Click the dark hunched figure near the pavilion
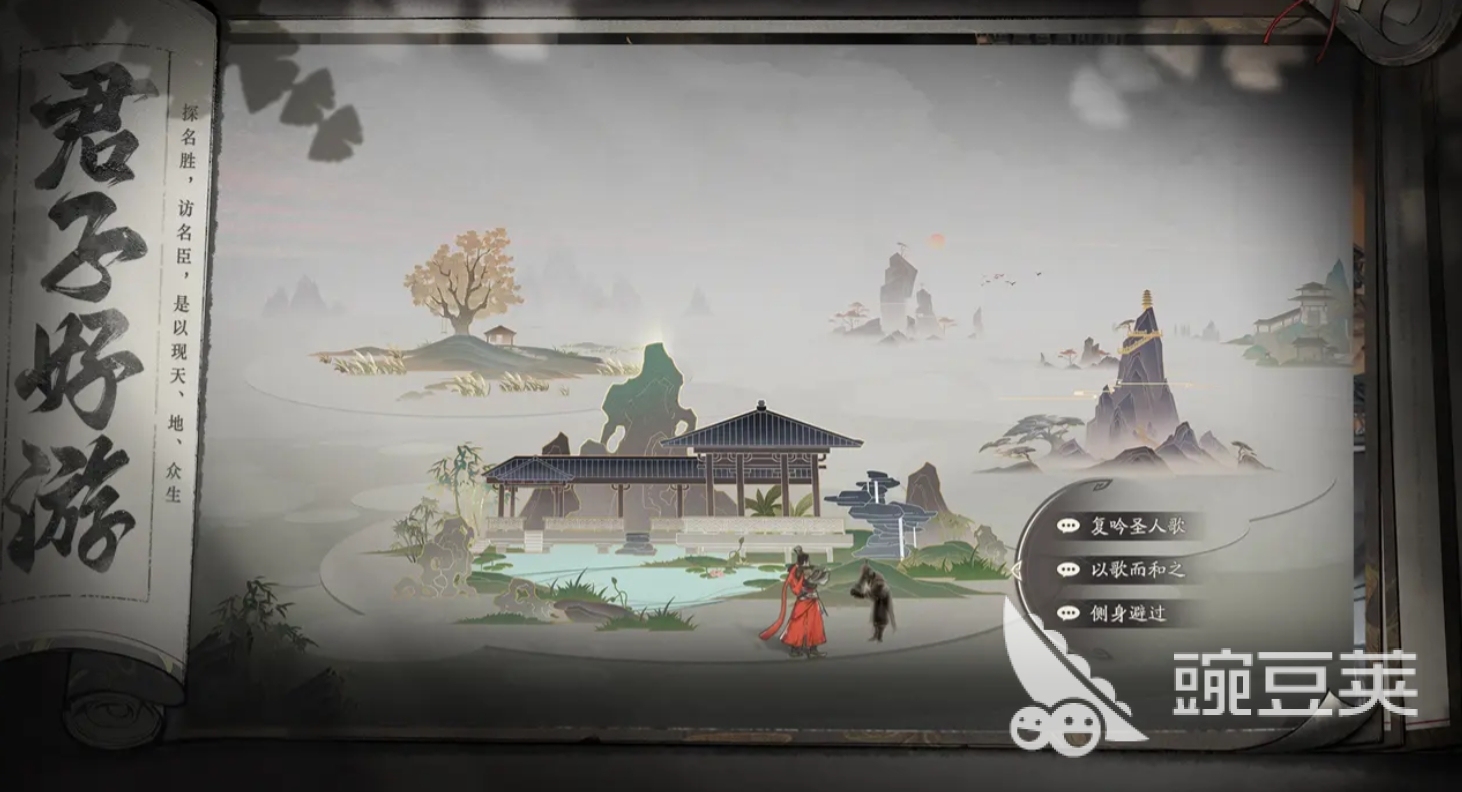 point(875,600)
